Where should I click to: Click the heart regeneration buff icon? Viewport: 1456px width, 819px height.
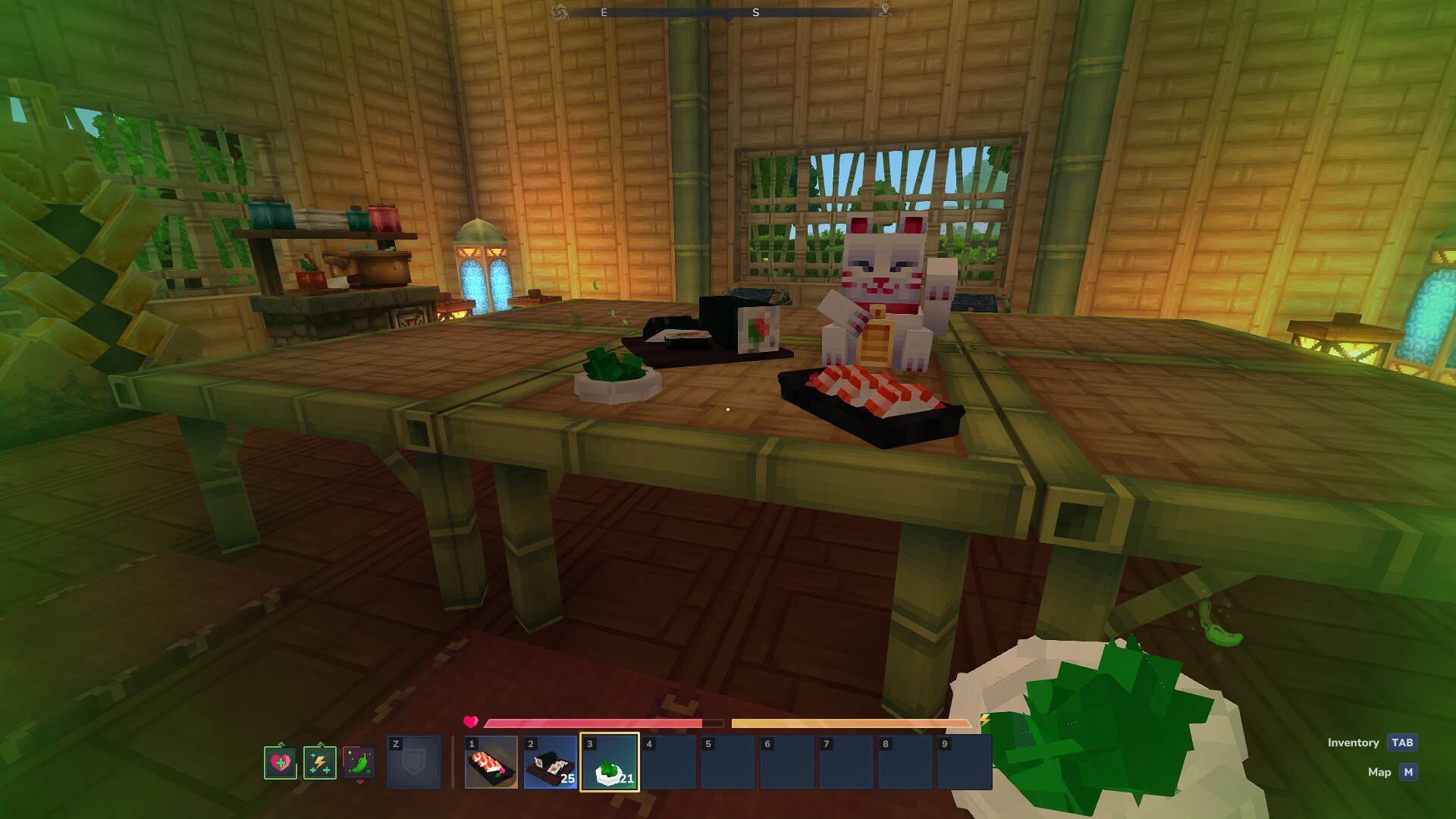click(x=280, y=762)
